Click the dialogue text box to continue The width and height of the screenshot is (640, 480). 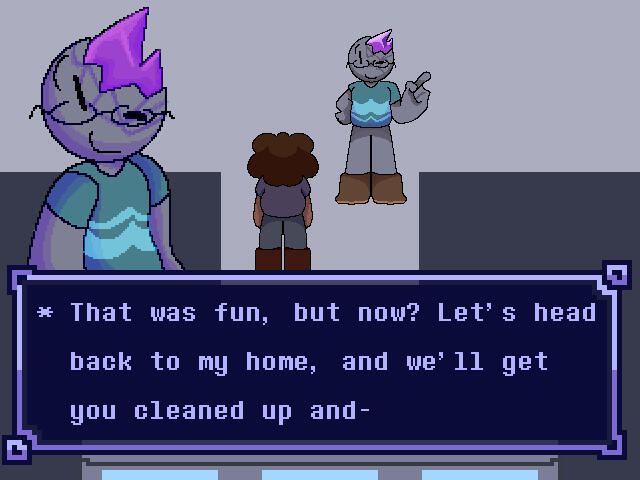320,362
